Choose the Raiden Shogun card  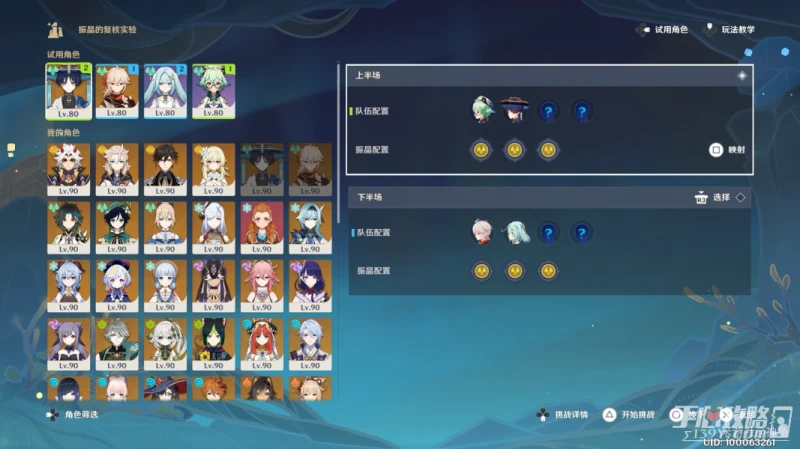pos(309,283)
